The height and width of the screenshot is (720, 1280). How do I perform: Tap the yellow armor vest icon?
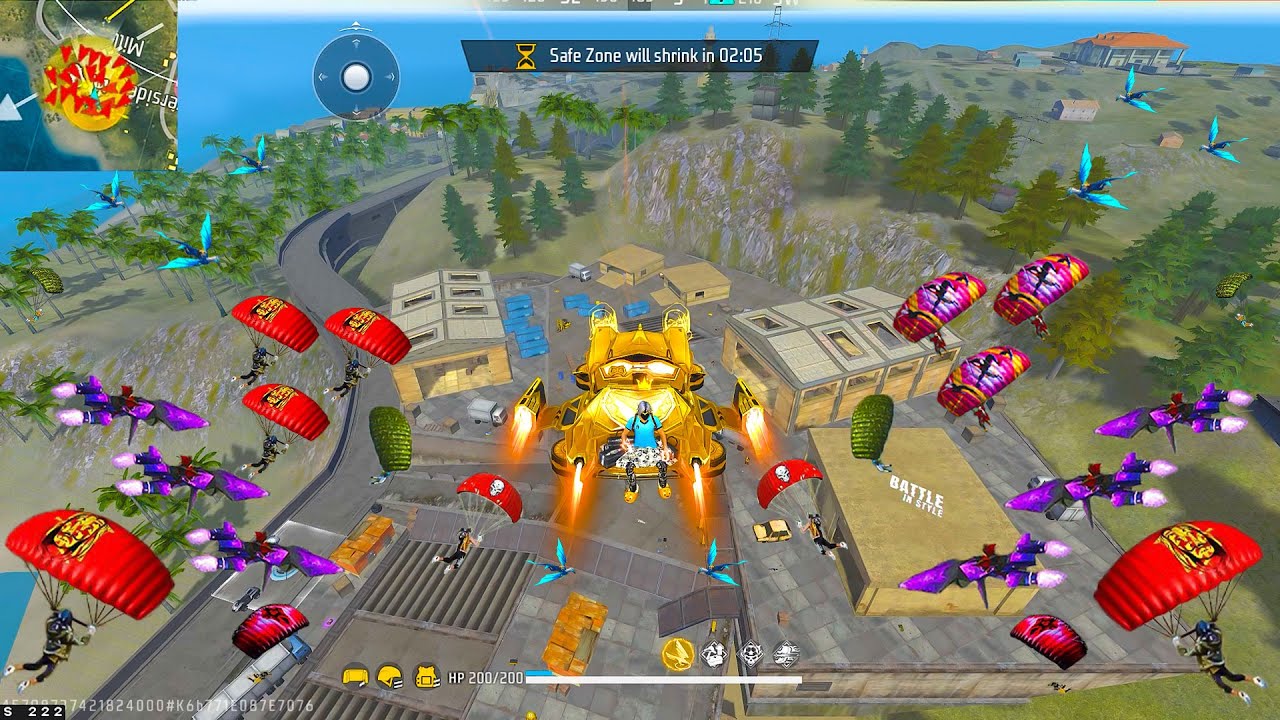(x=428, y=677)
